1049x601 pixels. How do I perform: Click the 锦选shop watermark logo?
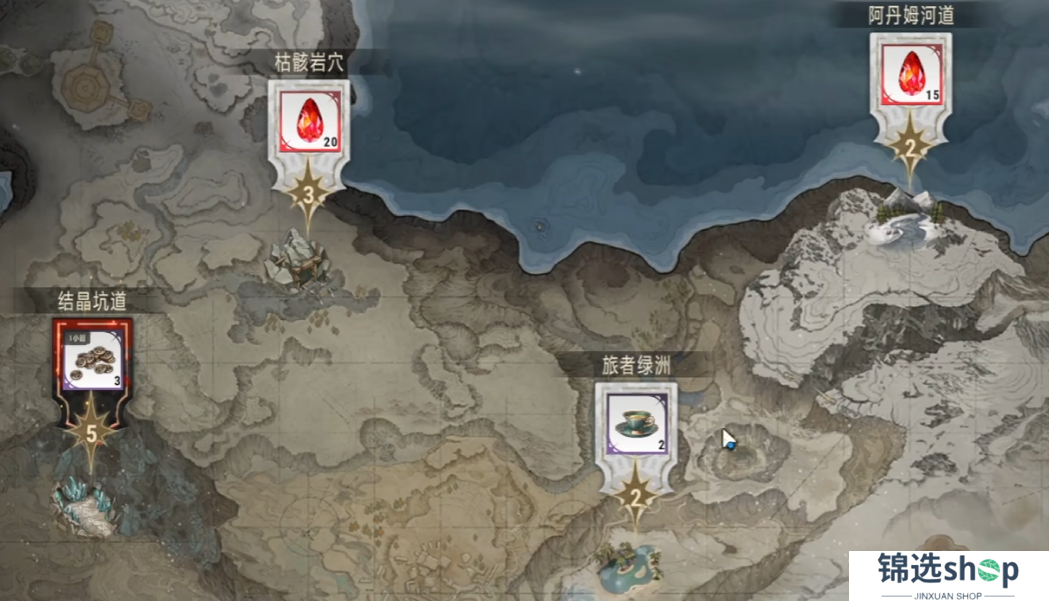point(948,574)
